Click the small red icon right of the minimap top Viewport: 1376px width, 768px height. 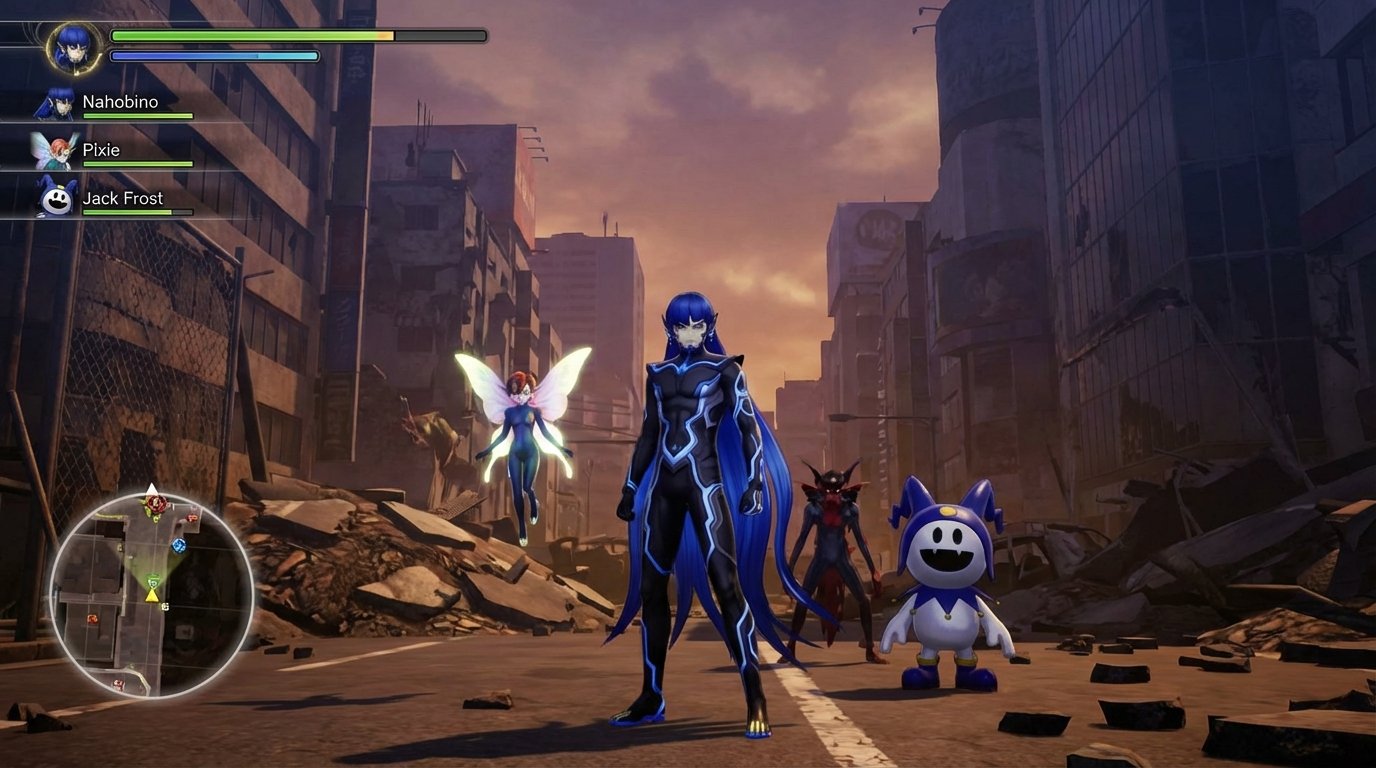click(x=191, y=518)
